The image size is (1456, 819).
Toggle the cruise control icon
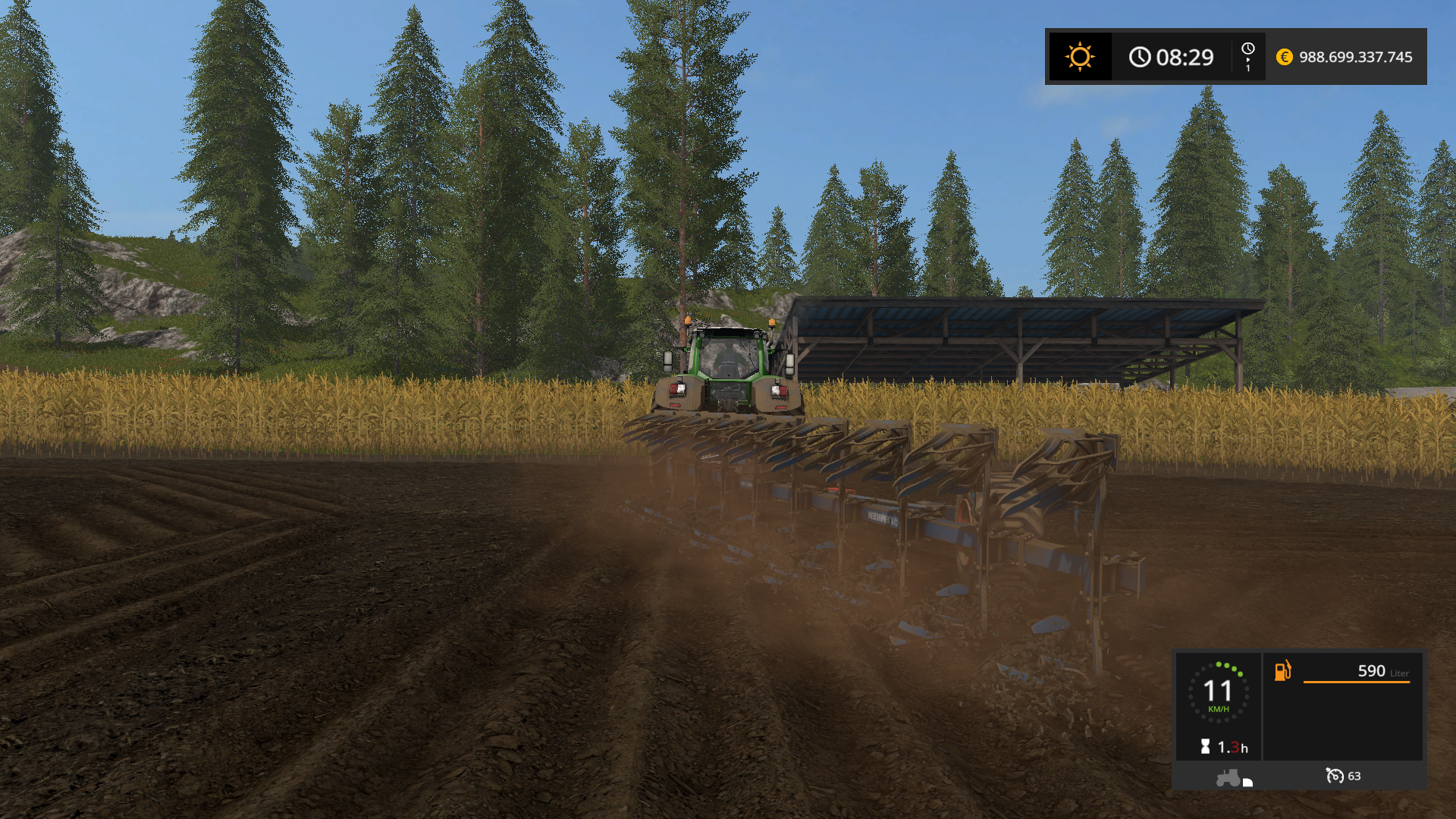point(1334,776)
